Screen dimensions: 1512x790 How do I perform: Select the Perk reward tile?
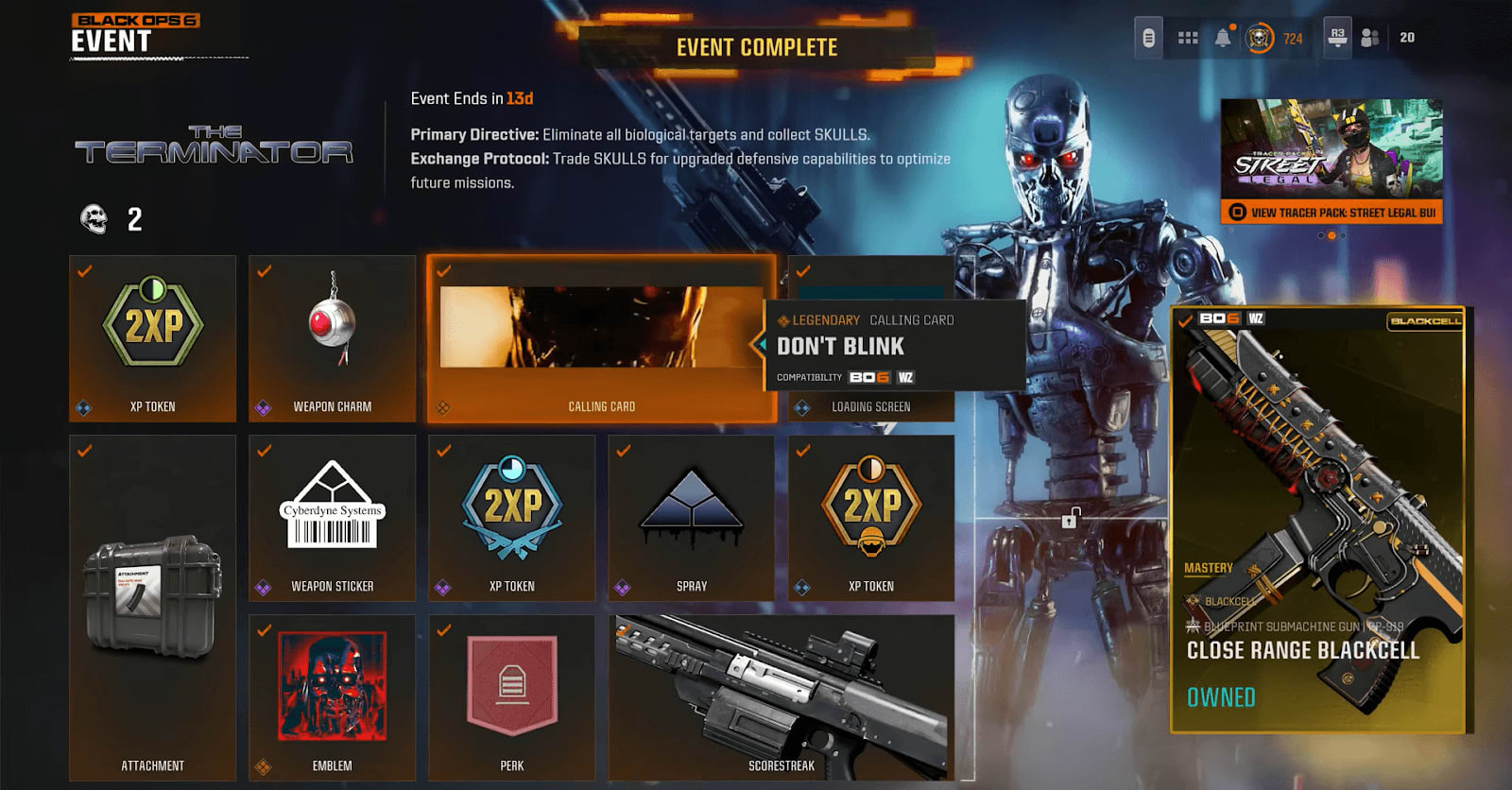point(511,695)
